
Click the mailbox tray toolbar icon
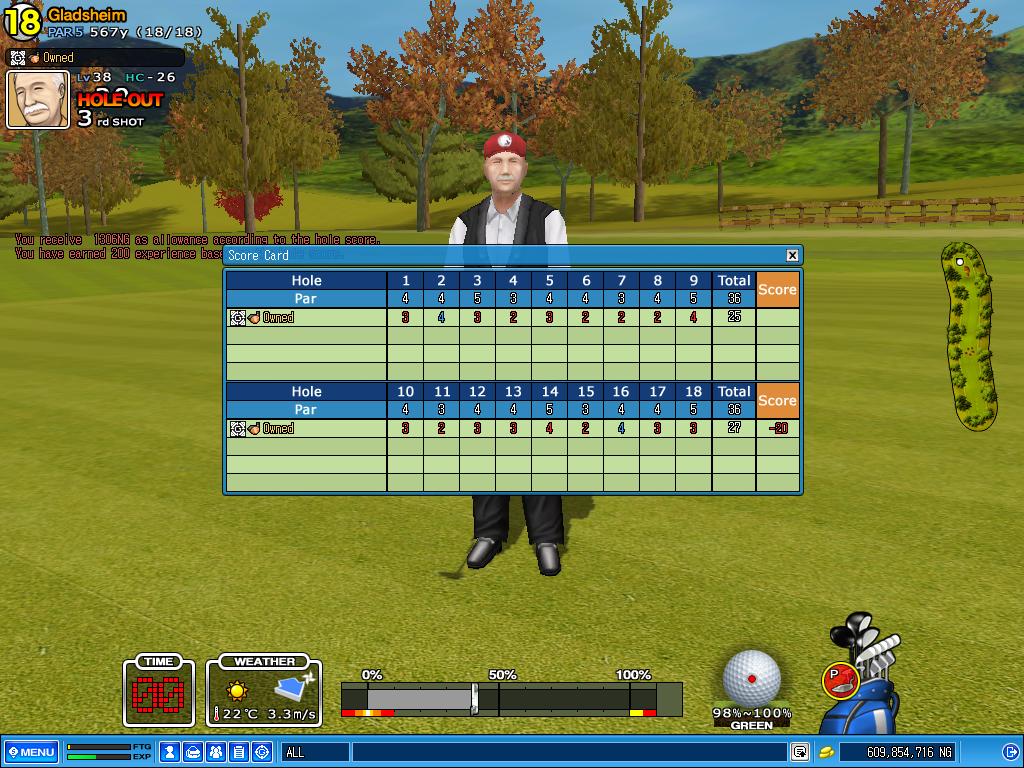193,752
